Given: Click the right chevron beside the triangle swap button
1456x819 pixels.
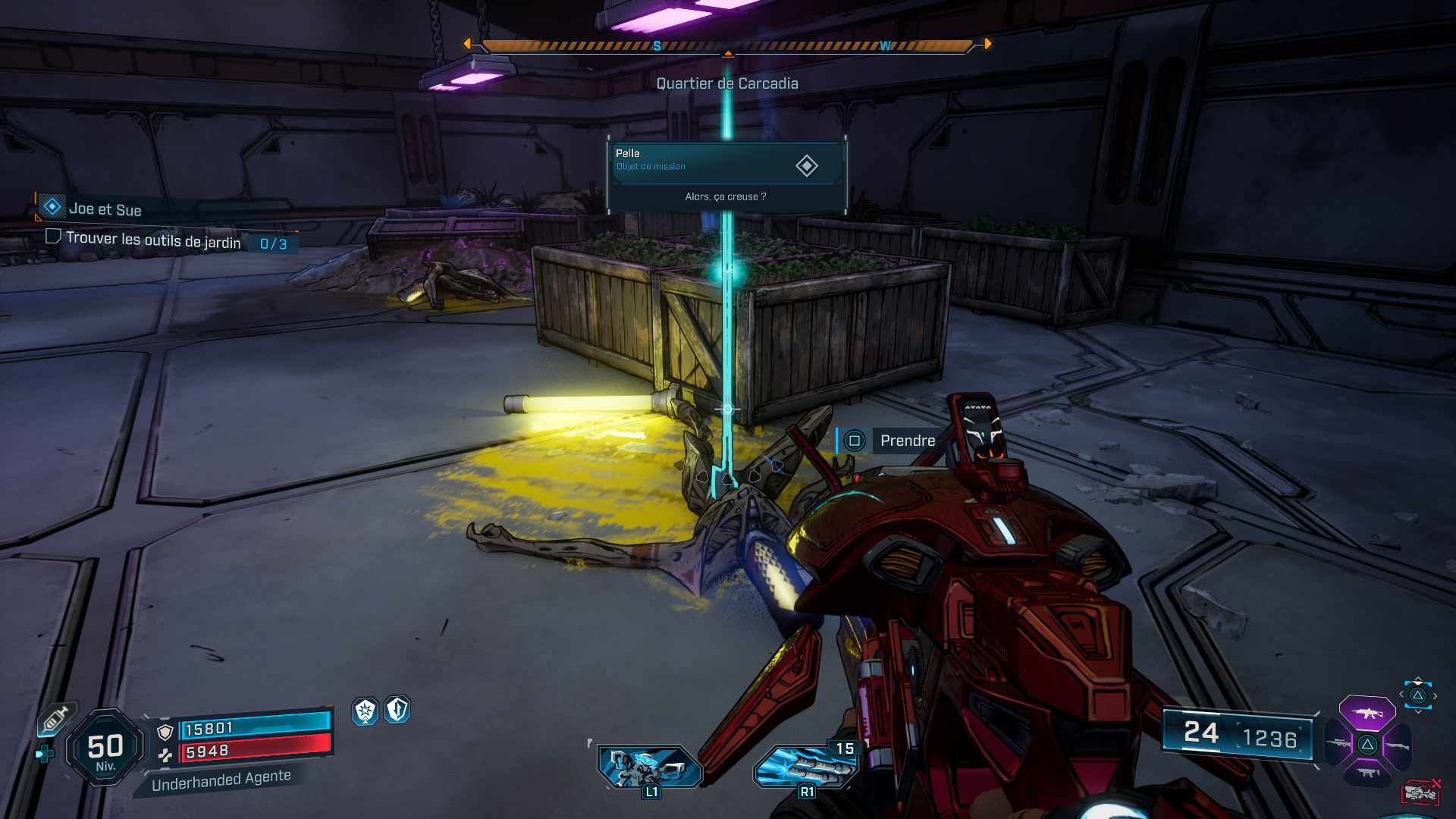Looking at the screenshot, I should coord(1435,696).
